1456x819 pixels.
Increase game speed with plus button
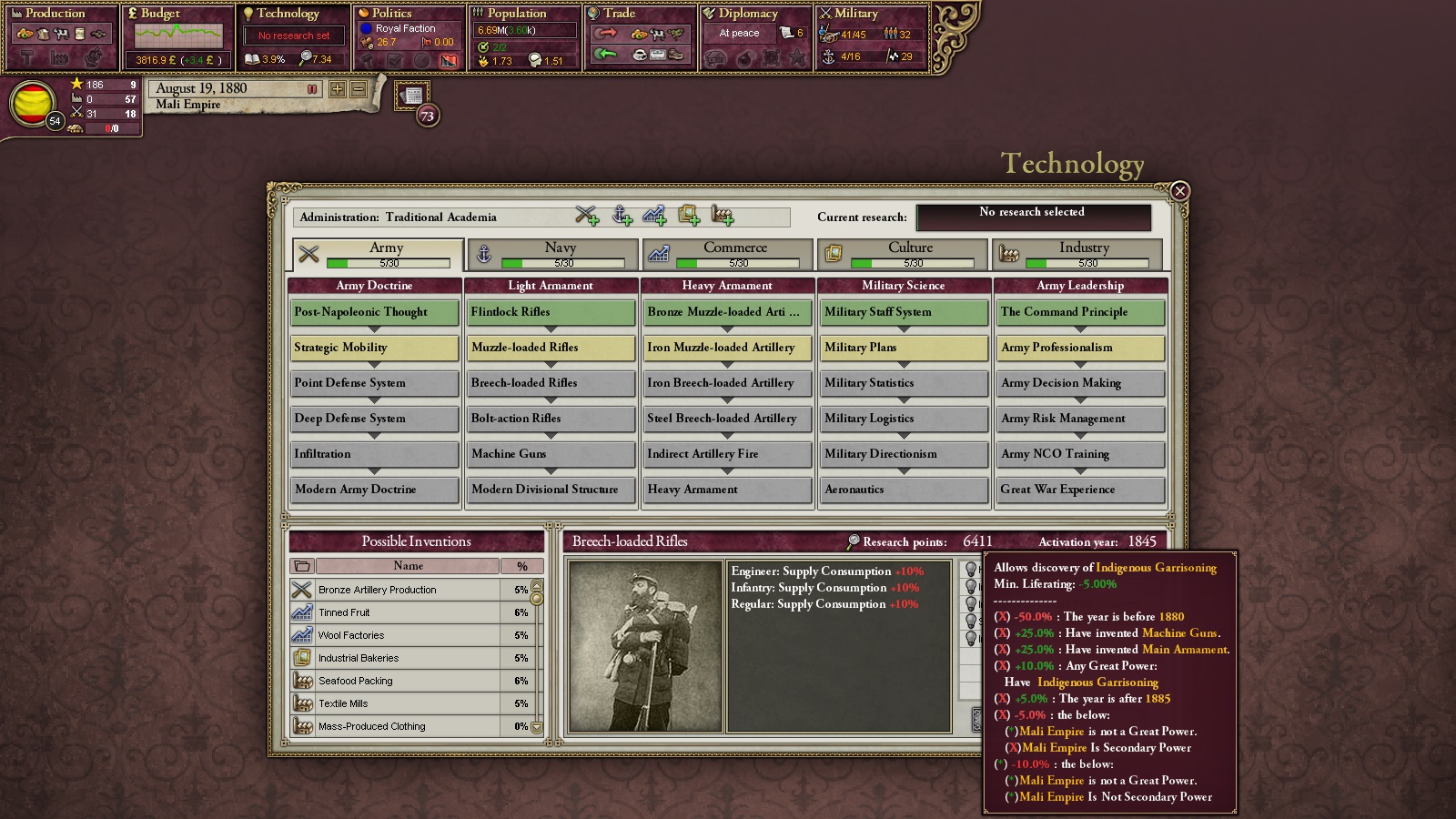(x=338, y=89)
